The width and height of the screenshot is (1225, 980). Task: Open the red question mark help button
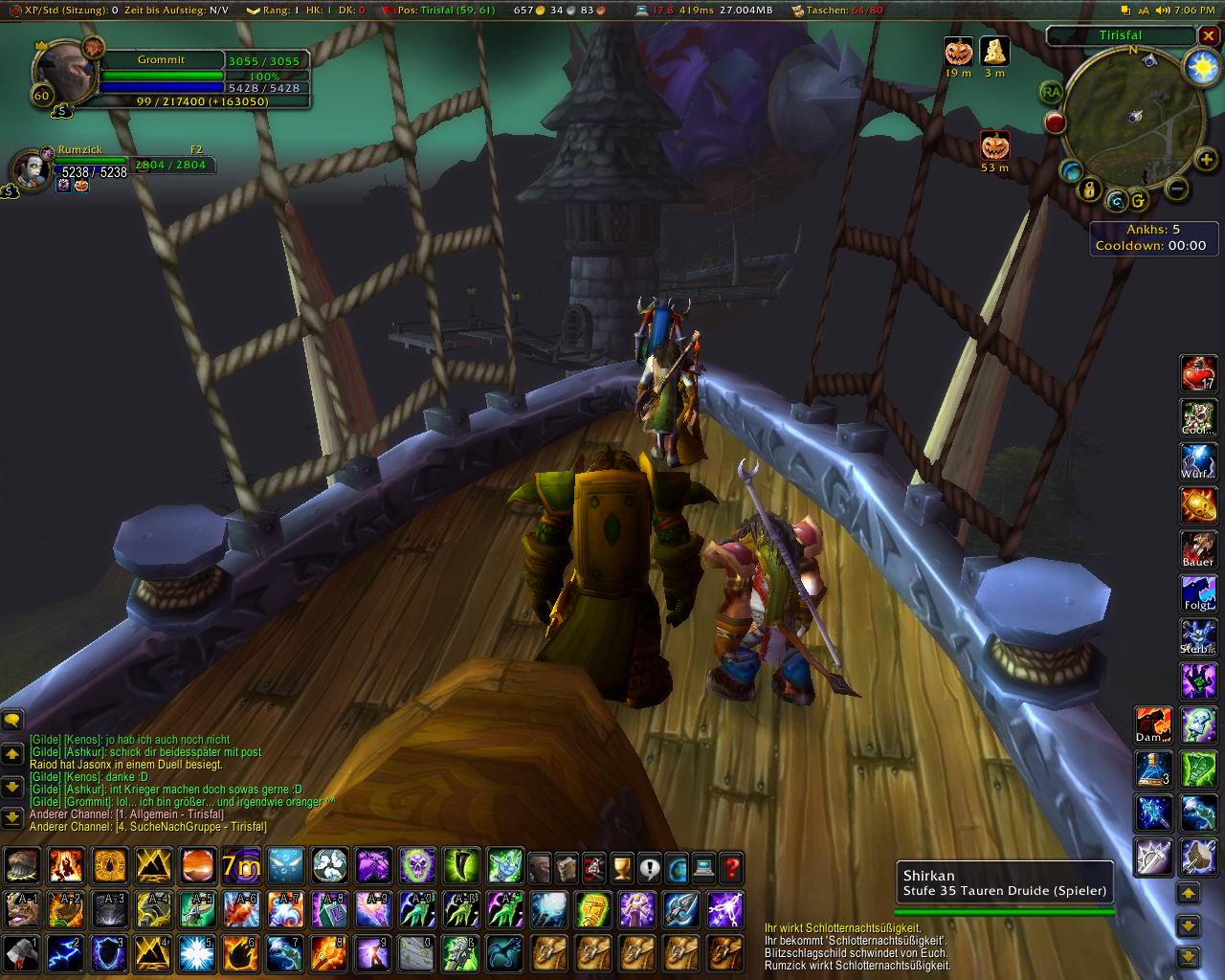[x=731, y=866]
